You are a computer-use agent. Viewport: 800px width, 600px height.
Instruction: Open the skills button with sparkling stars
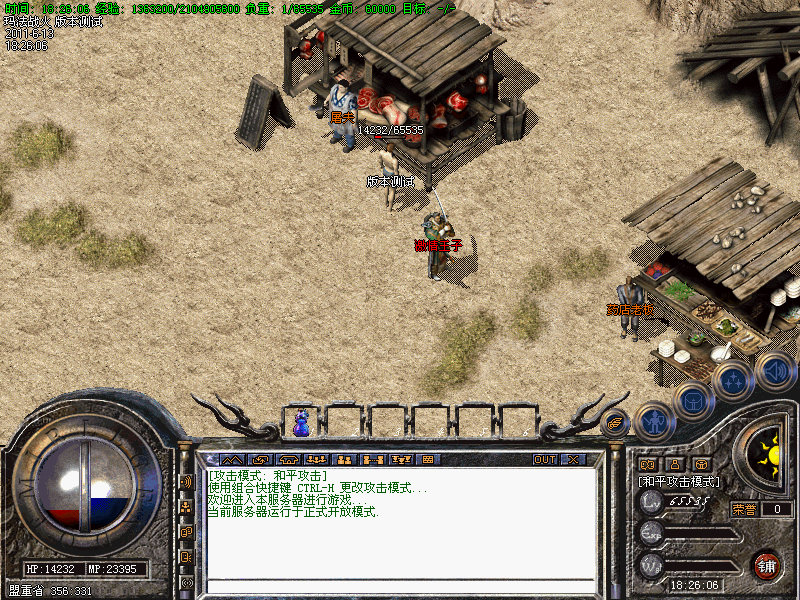734,381
